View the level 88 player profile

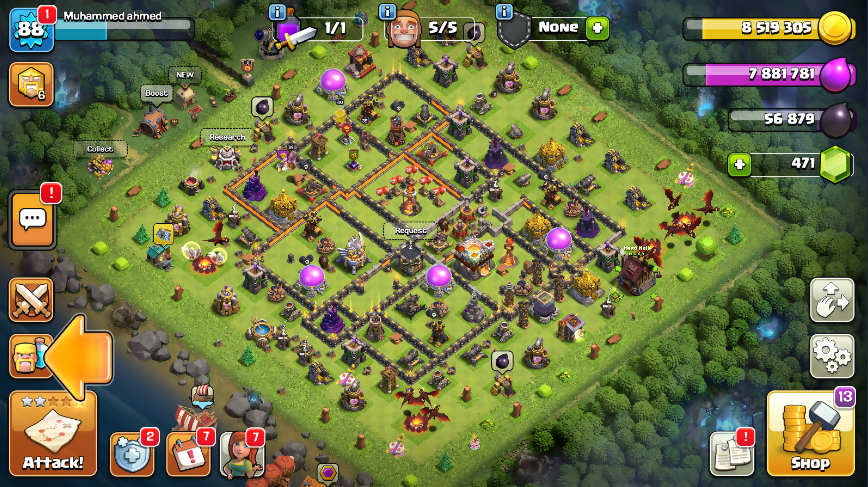30,29
